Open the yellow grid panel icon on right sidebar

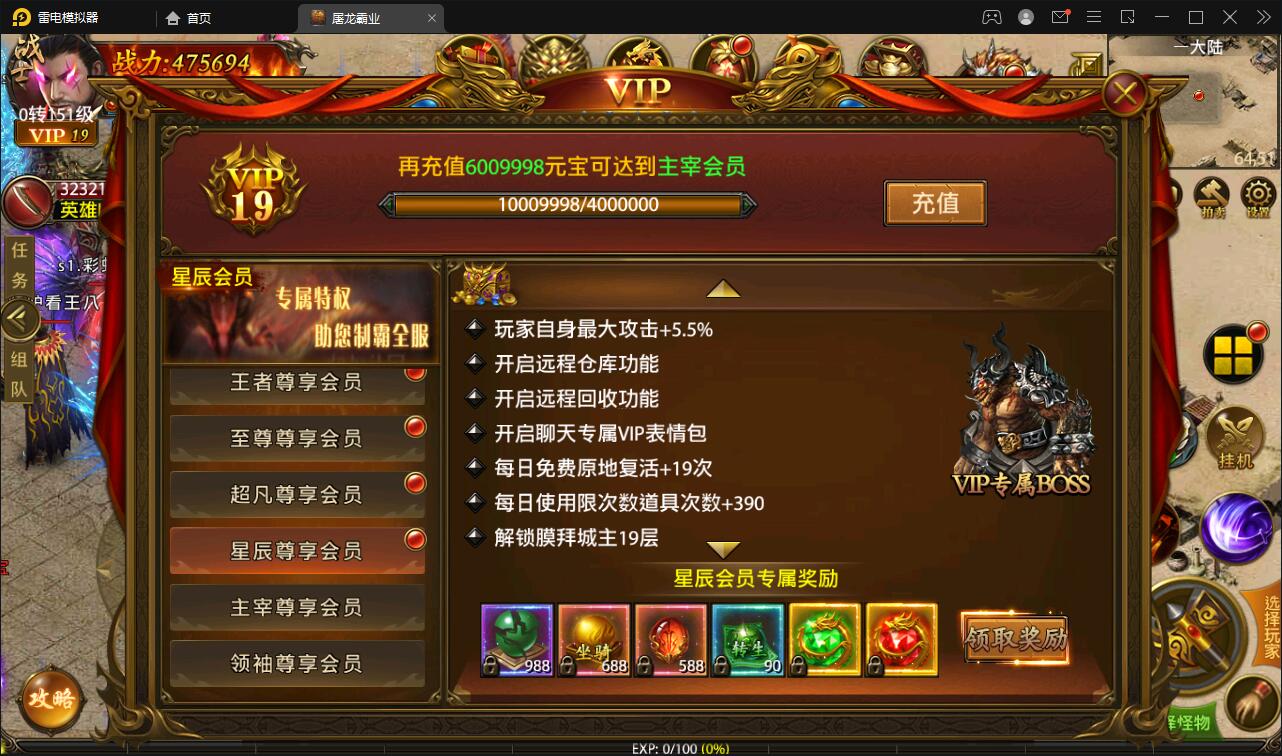click(x=1236, y=355)
